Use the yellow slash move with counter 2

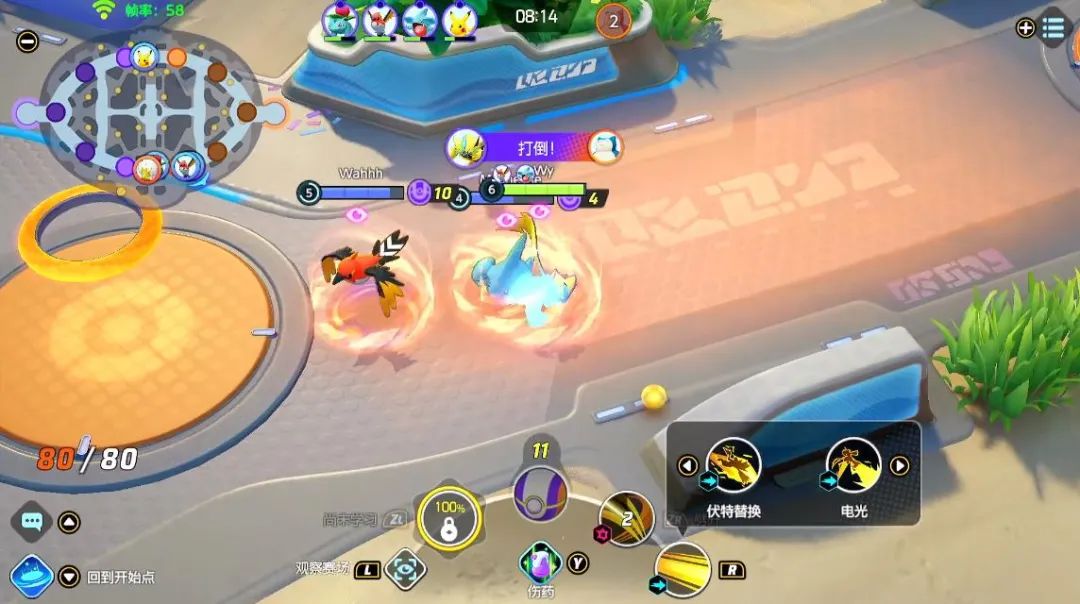(626, 520)
